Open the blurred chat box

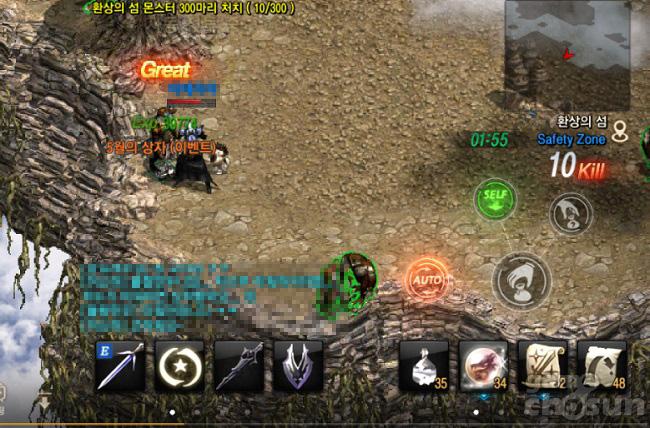tap(200, 292)
